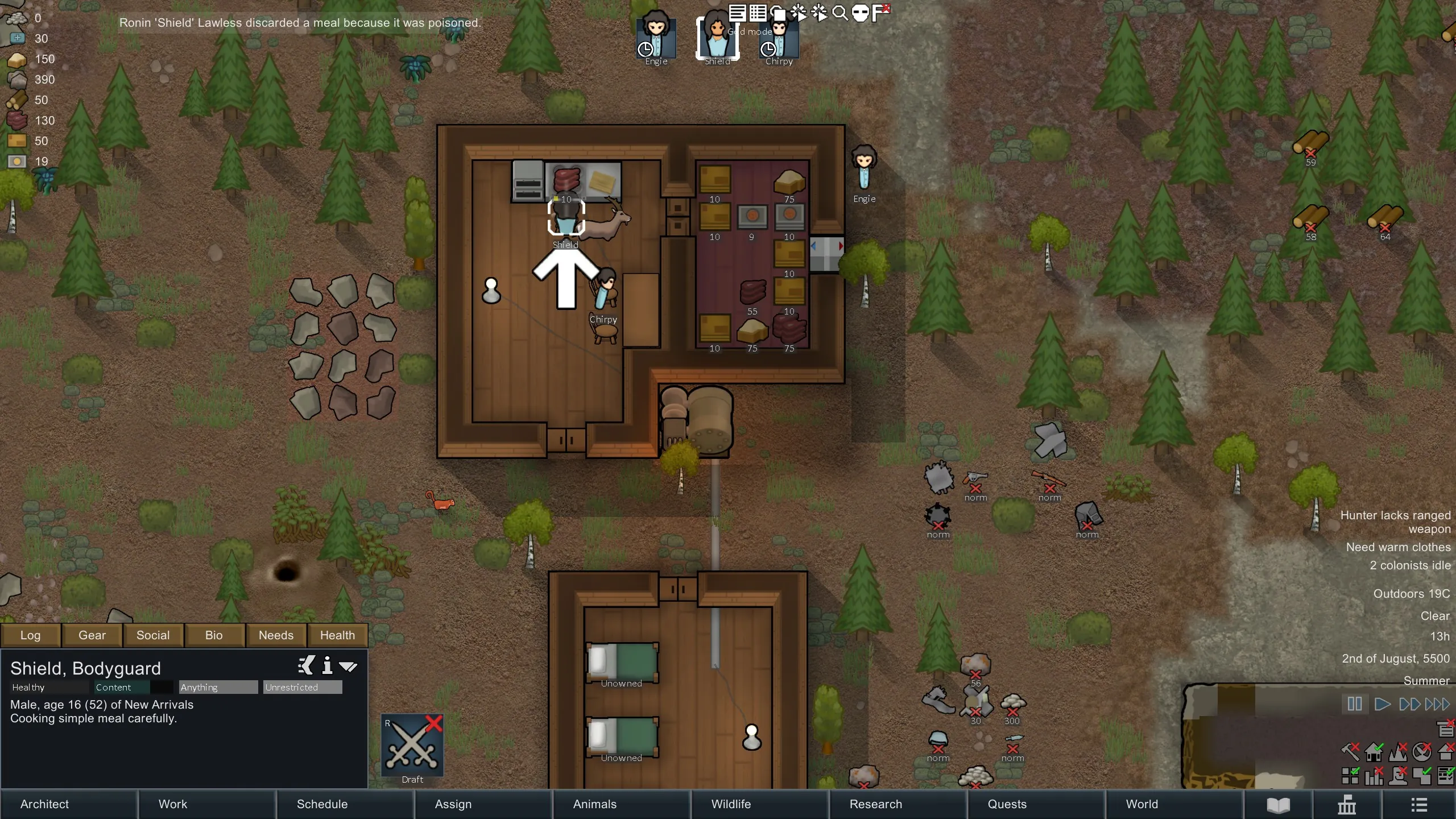Screen dimensions: 1456x819
Task: Switch to the World view
Action: pos(1174,804)
